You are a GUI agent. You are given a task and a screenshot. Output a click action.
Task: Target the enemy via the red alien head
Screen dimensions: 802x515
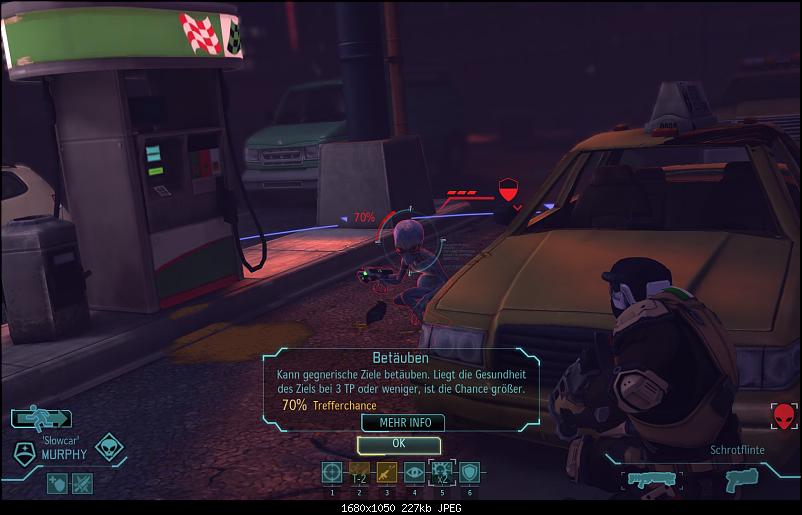pyautogui.click(x=783, y=416)
